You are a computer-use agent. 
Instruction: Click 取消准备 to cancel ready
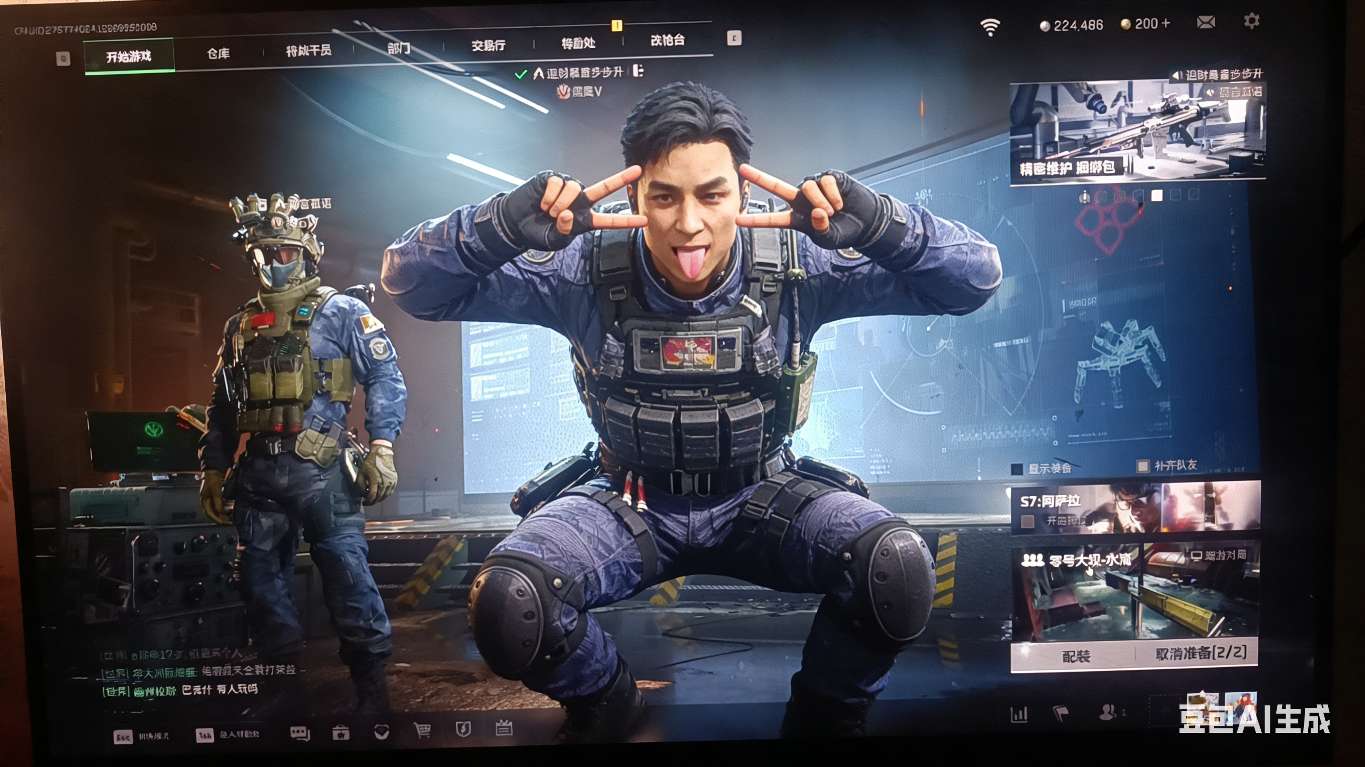click(1200, 654)
